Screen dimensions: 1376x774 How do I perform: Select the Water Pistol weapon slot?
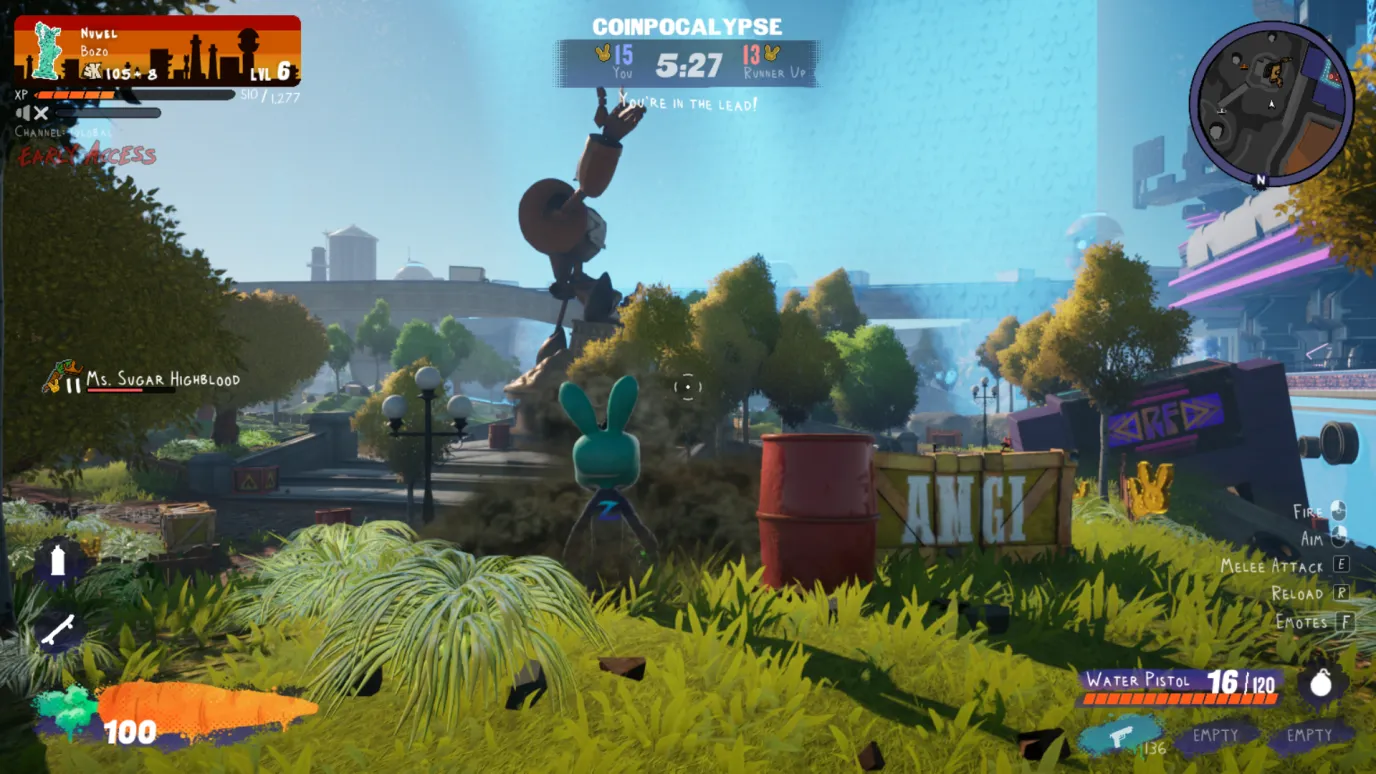(1120, 736)
